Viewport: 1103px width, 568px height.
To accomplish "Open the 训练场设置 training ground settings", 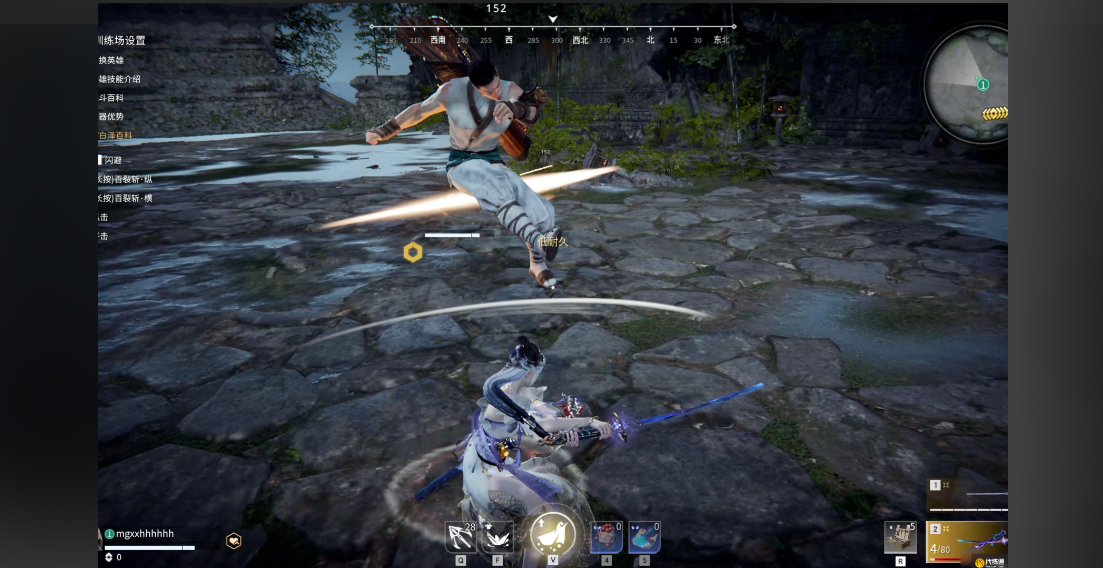I will [x=122, y=41].
